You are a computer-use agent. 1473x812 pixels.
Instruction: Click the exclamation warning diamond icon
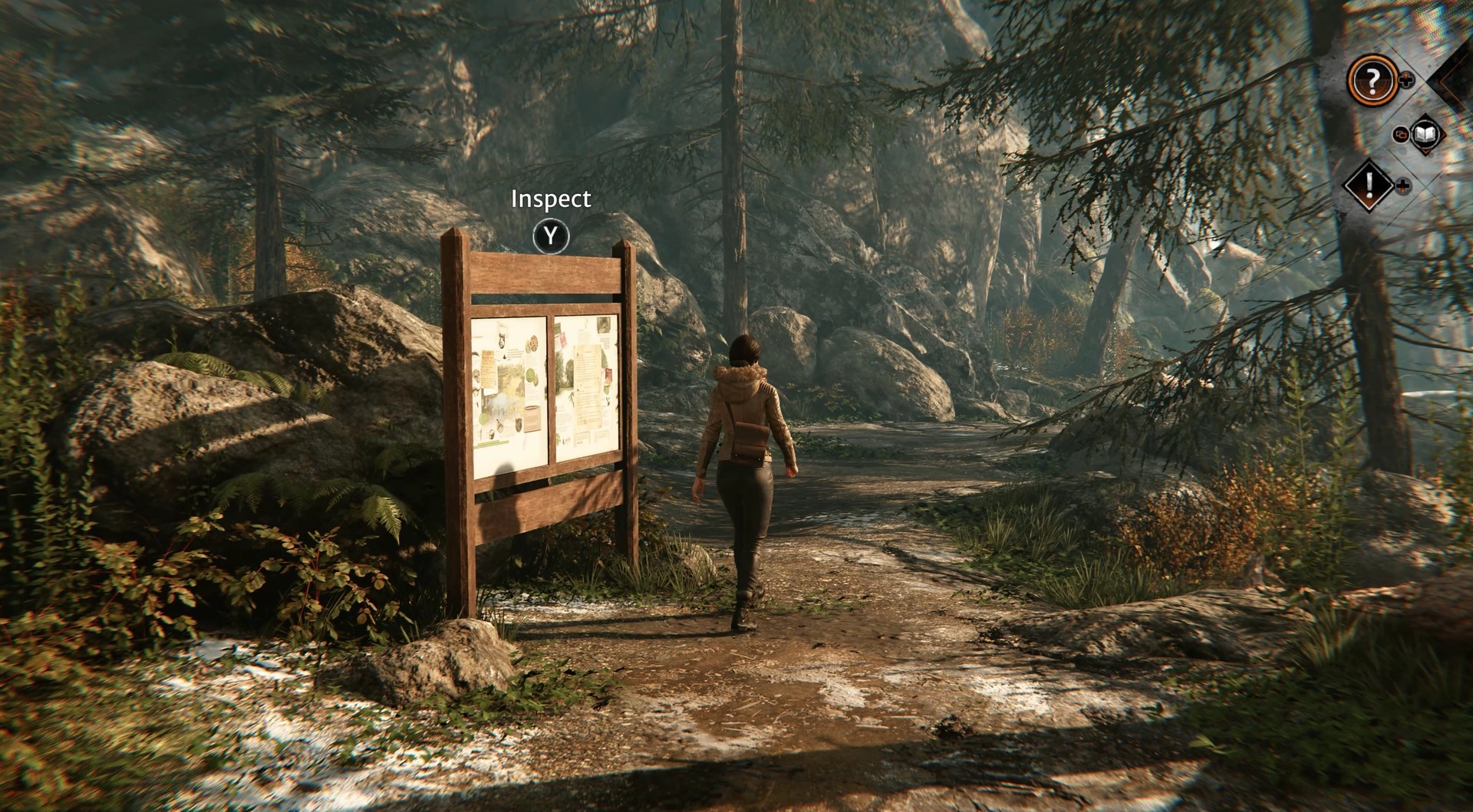(x=1369, y=183)
